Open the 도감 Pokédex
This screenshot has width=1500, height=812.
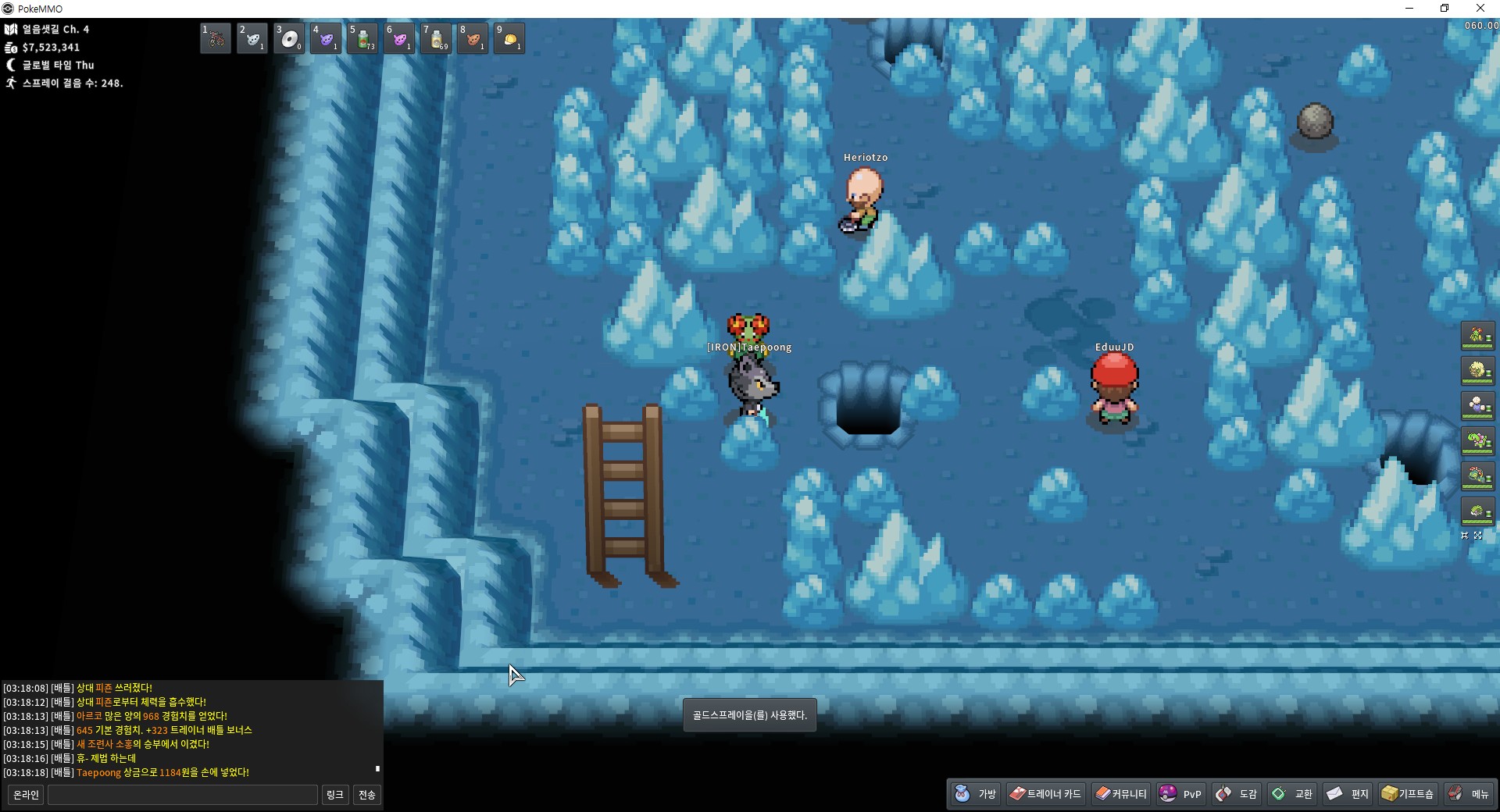(x=1237, y=794)
